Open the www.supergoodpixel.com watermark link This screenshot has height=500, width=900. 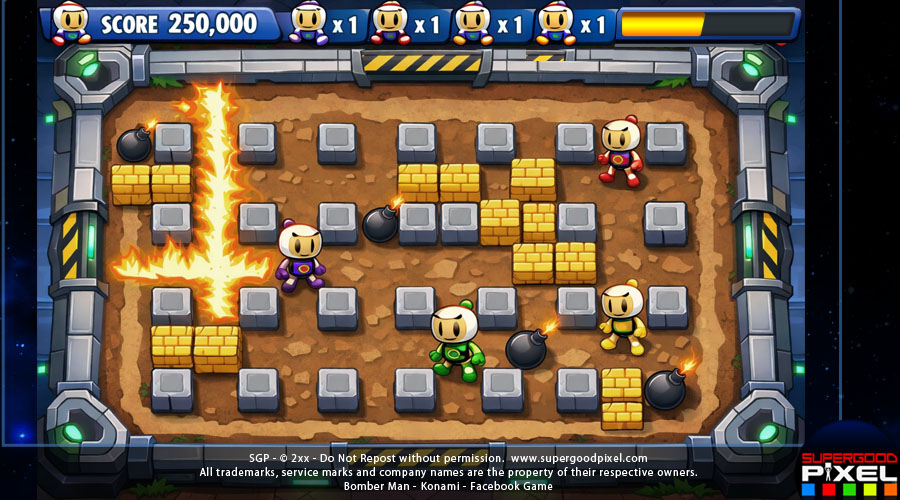point(578,458)
